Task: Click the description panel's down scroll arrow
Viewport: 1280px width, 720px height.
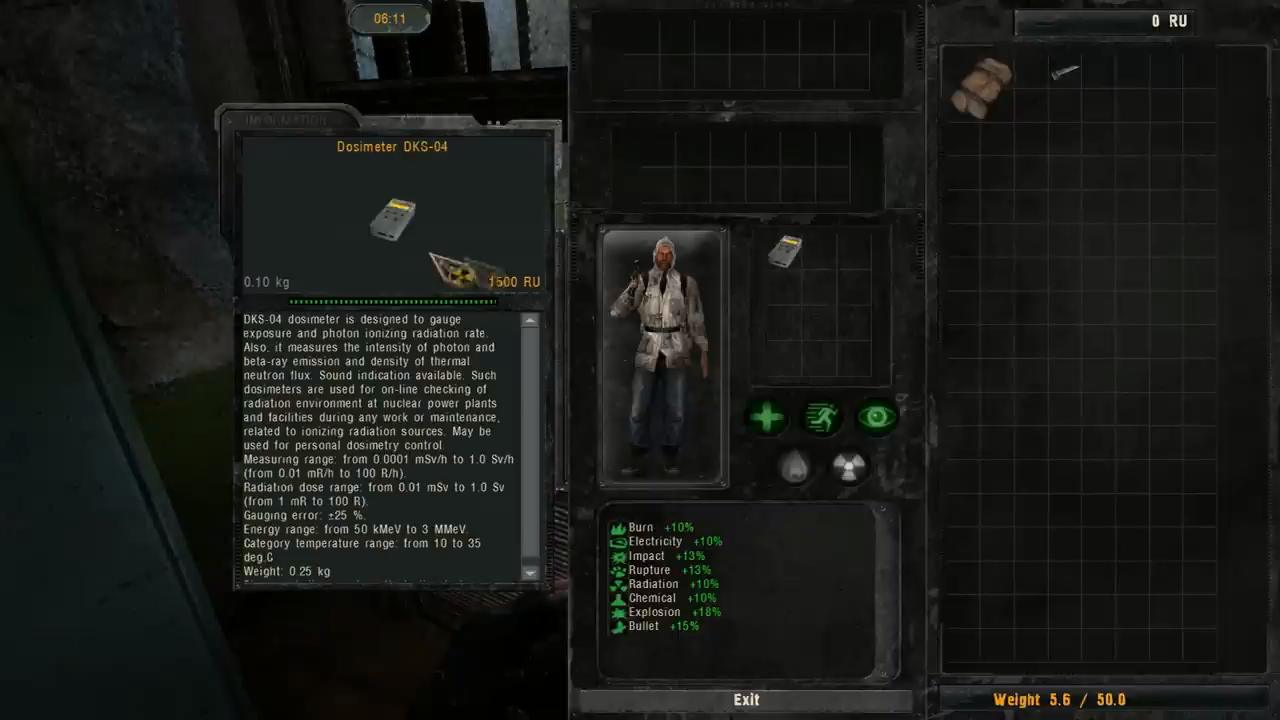Action: coord(530,573)
